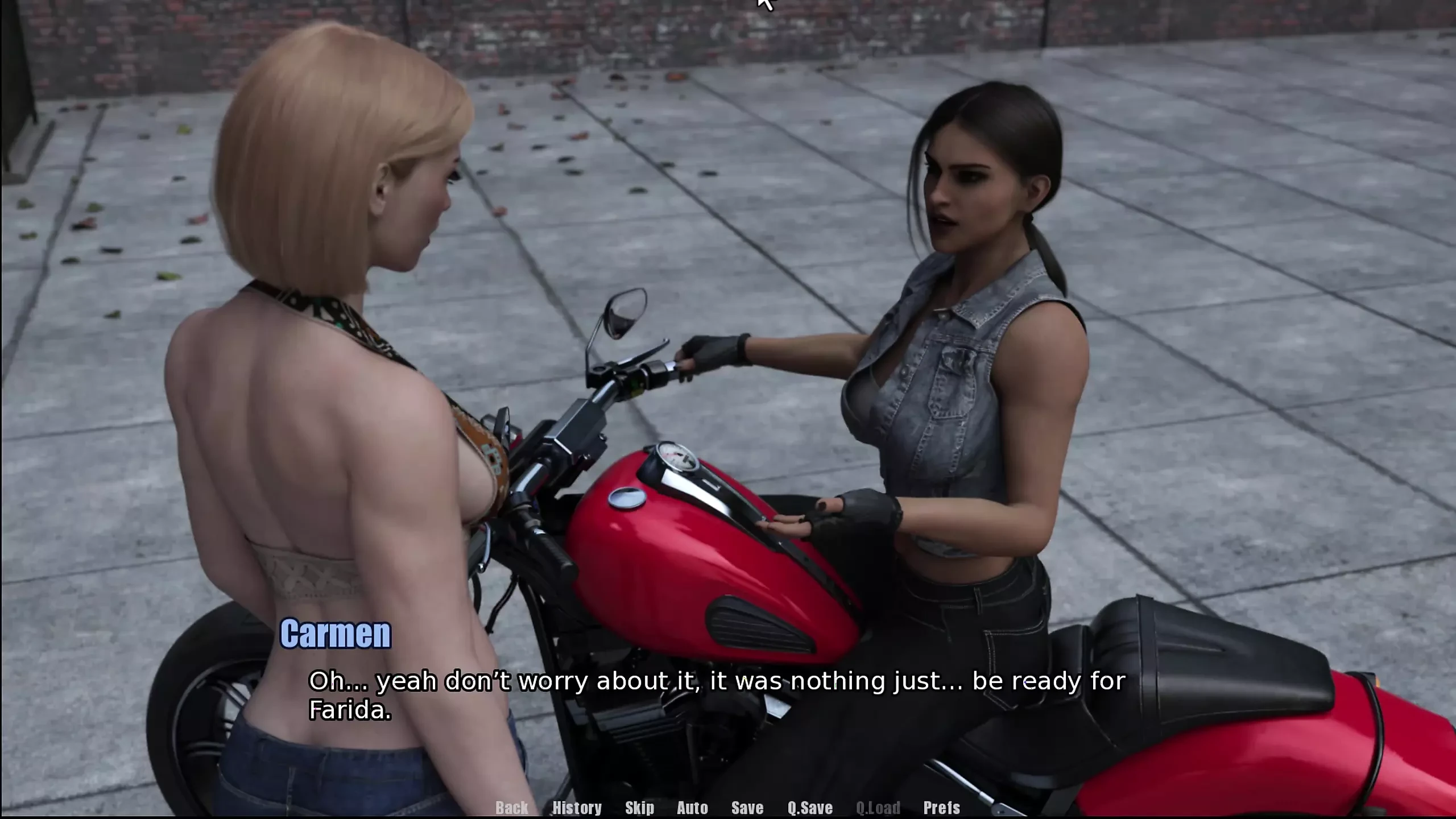Screen dimensions: 1456x819
Task: Activate Skip to fast-forward dialogue
Action: (639, 808)
